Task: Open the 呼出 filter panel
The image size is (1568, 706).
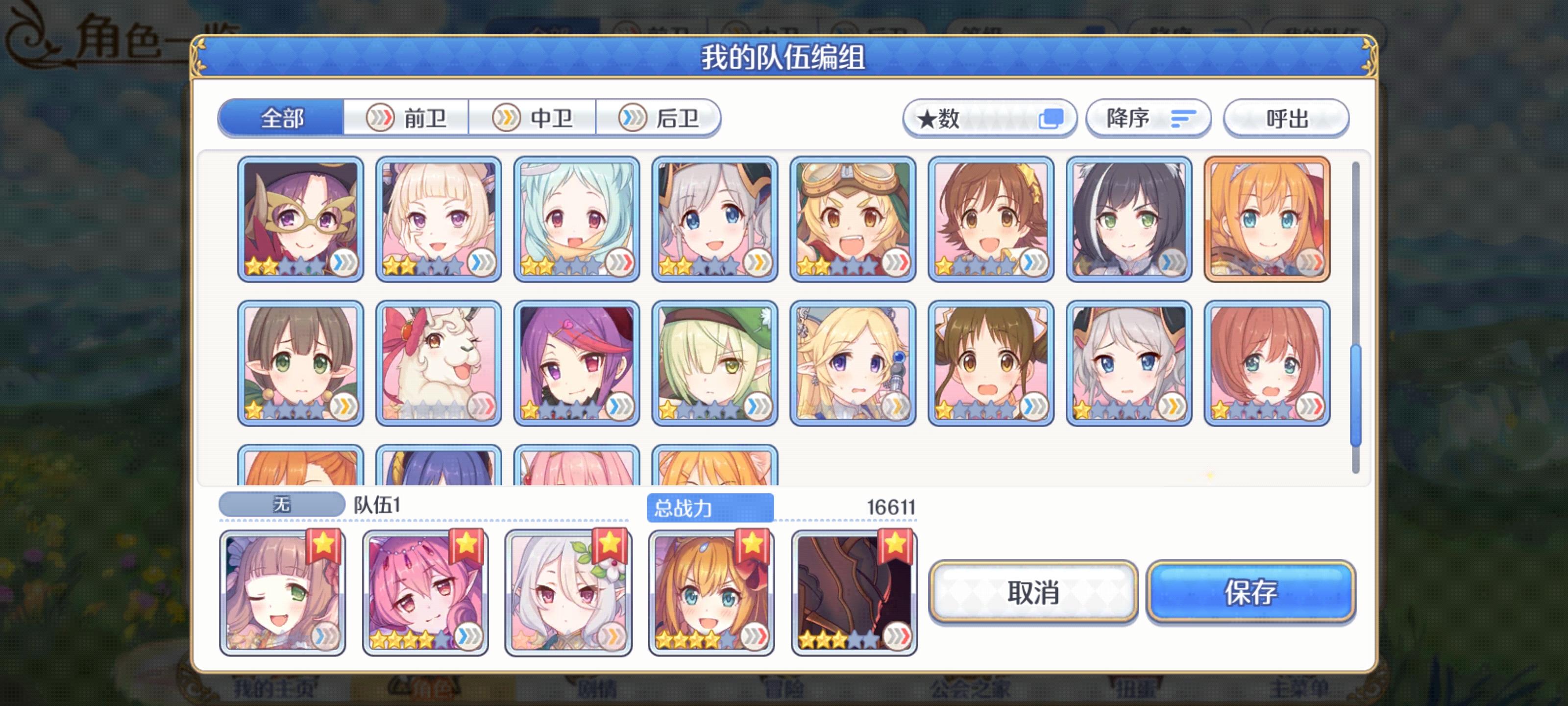Action: pos(1286,119)
